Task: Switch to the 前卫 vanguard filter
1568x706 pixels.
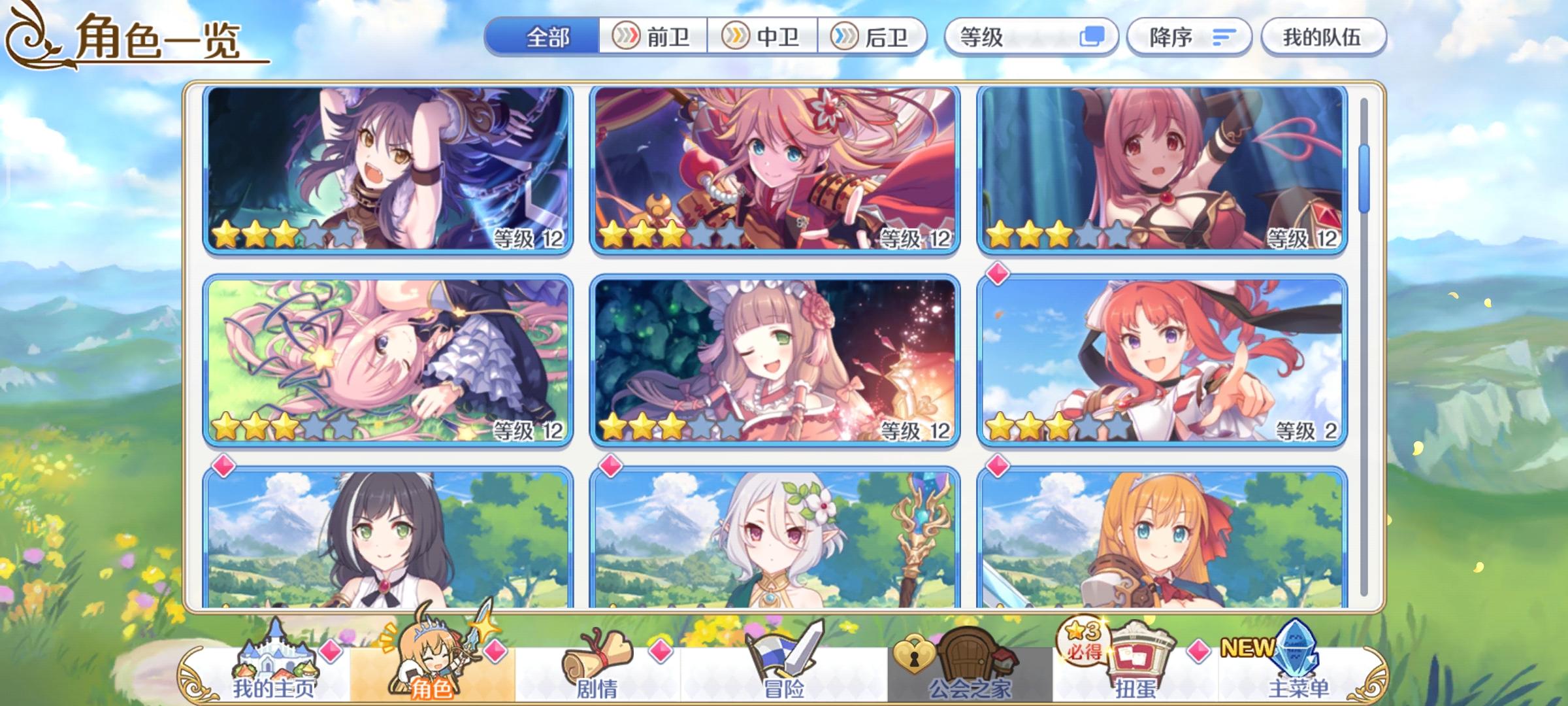Action: pyautogui.click(x=653, y=37)
